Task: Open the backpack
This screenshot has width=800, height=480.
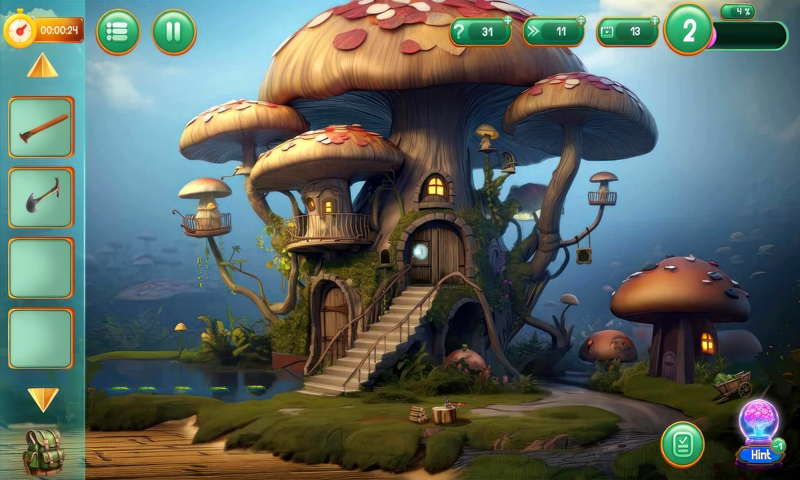Action: click(x=42, y=450)
